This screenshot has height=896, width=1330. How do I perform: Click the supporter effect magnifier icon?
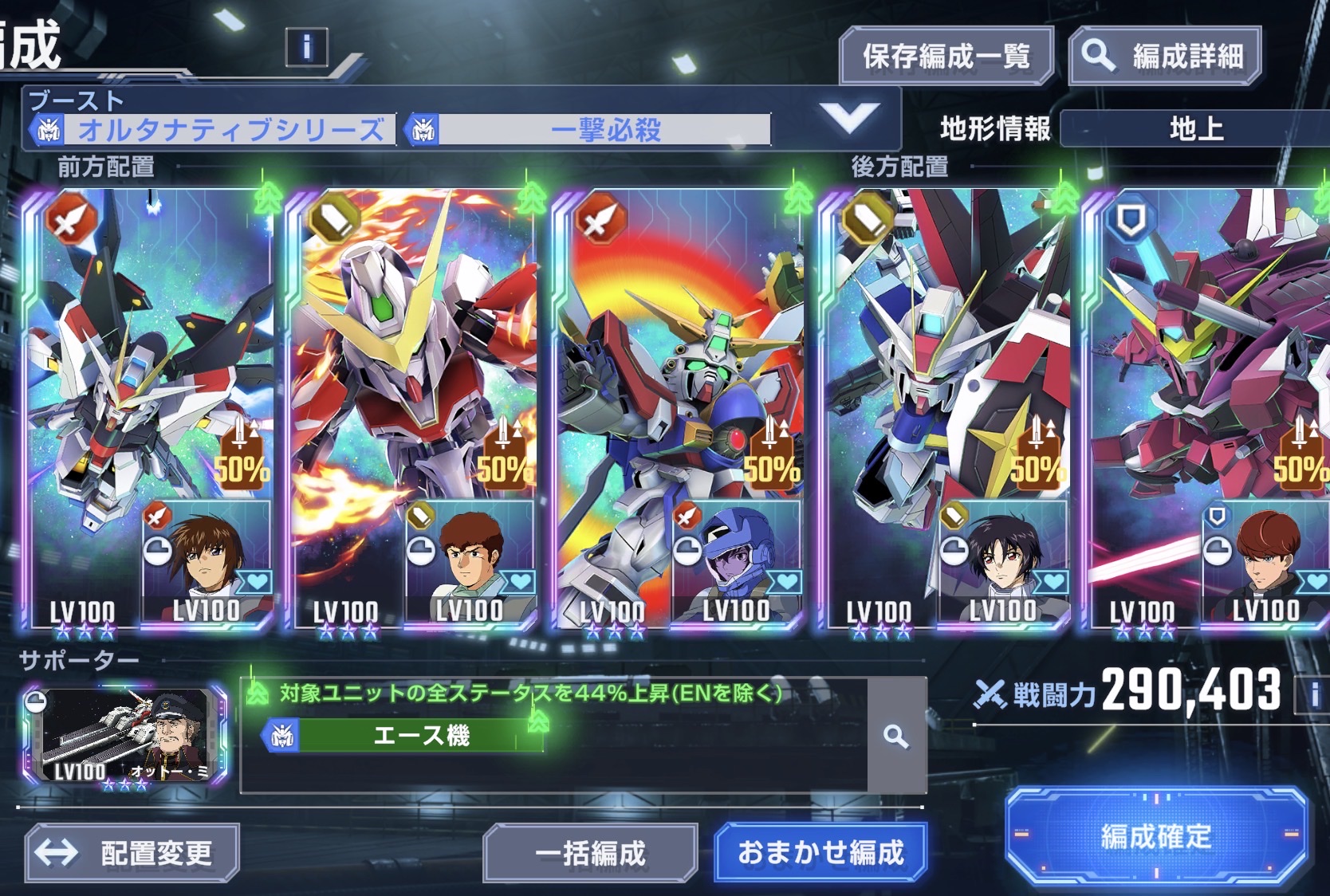tap(896, 737)
